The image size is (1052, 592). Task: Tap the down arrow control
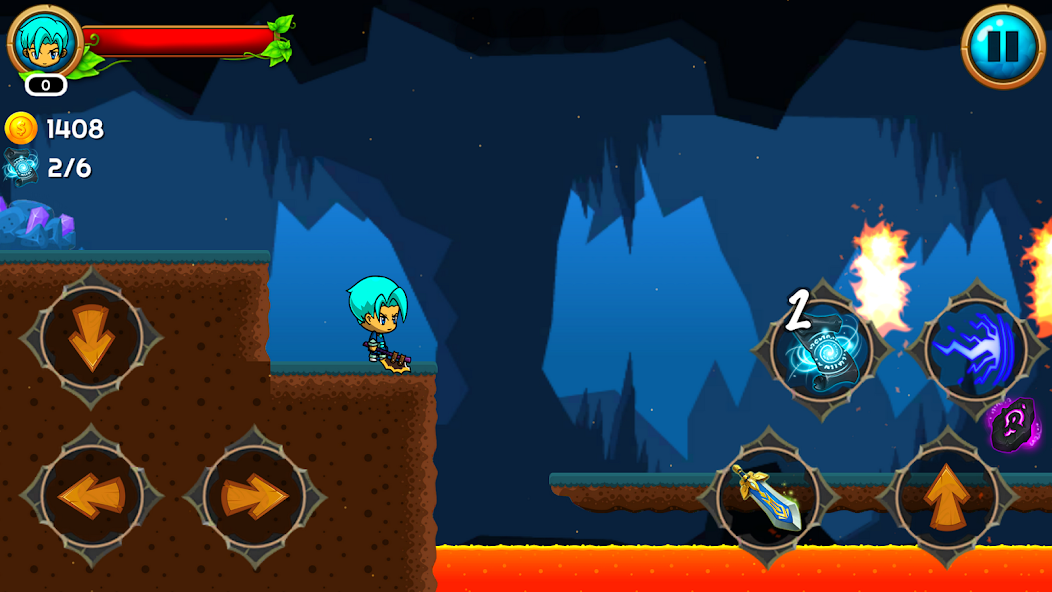91,338
